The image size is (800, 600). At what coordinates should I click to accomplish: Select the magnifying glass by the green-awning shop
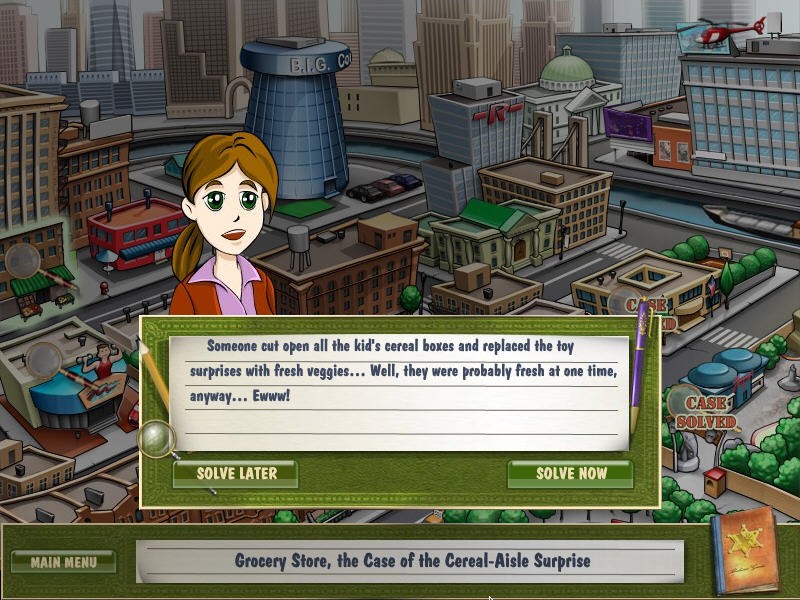click(x=22, y=259)
